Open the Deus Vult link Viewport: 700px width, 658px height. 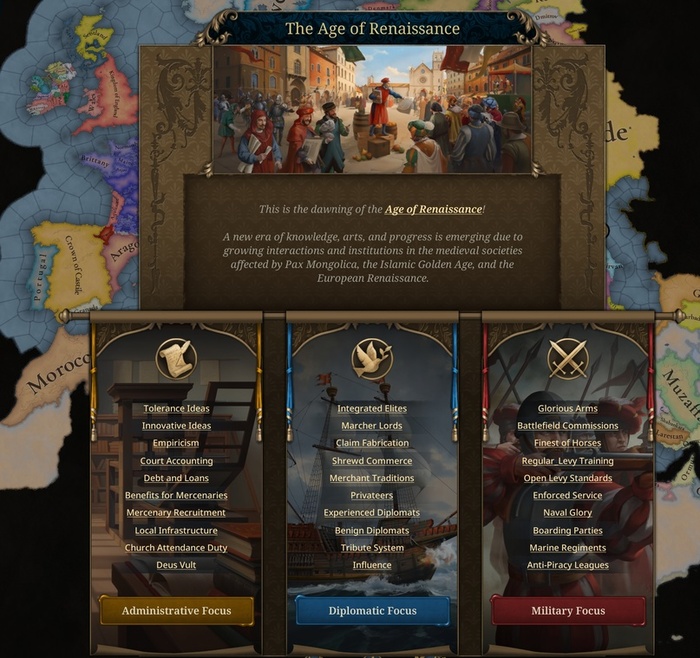[x=176, y=565]
